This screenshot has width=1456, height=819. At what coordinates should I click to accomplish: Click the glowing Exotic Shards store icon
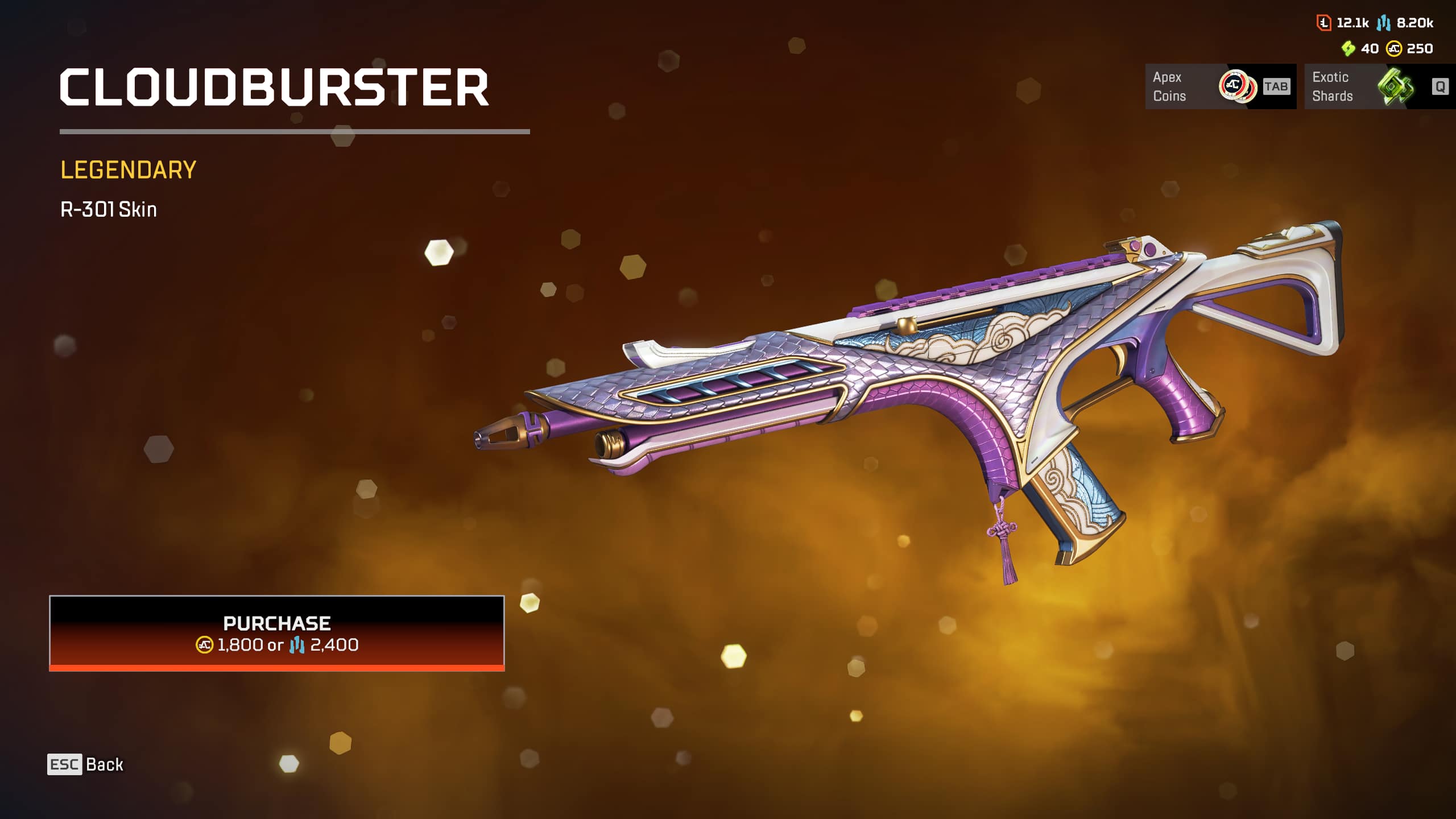click(x=1395, y=86)
